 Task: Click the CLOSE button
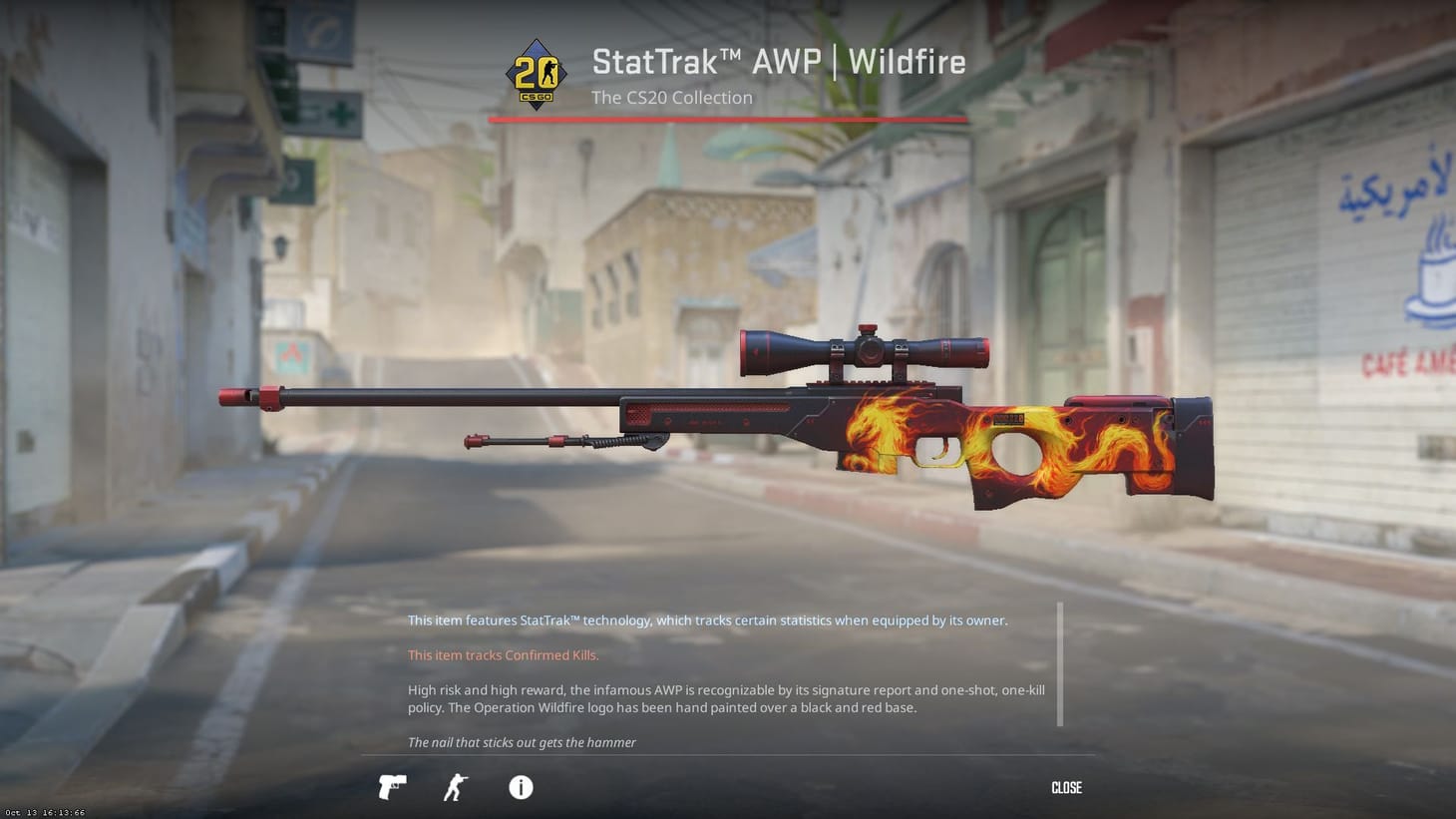1065,787
